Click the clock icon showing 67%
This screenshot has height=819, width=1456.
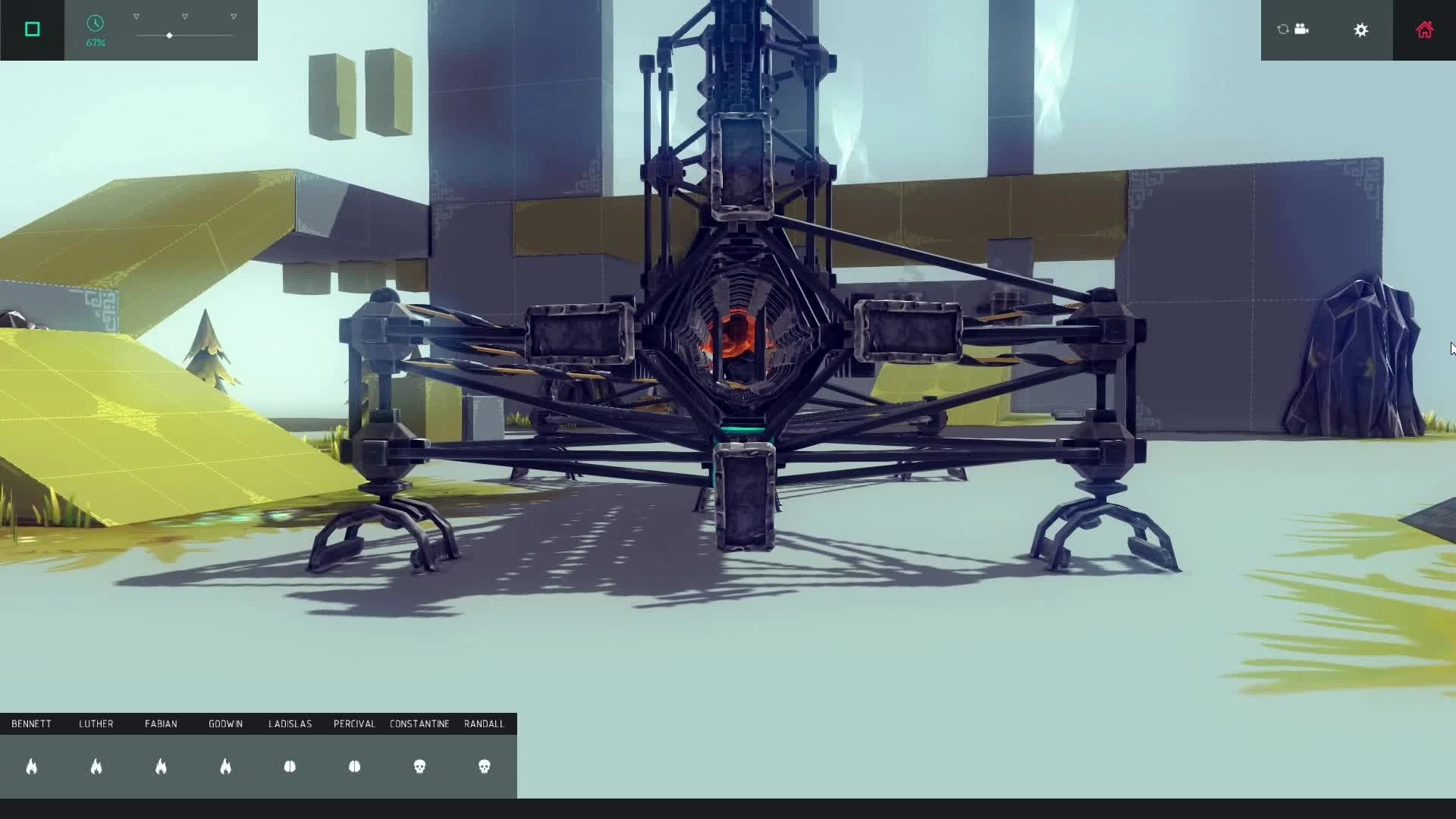click(x=96, y=24)
